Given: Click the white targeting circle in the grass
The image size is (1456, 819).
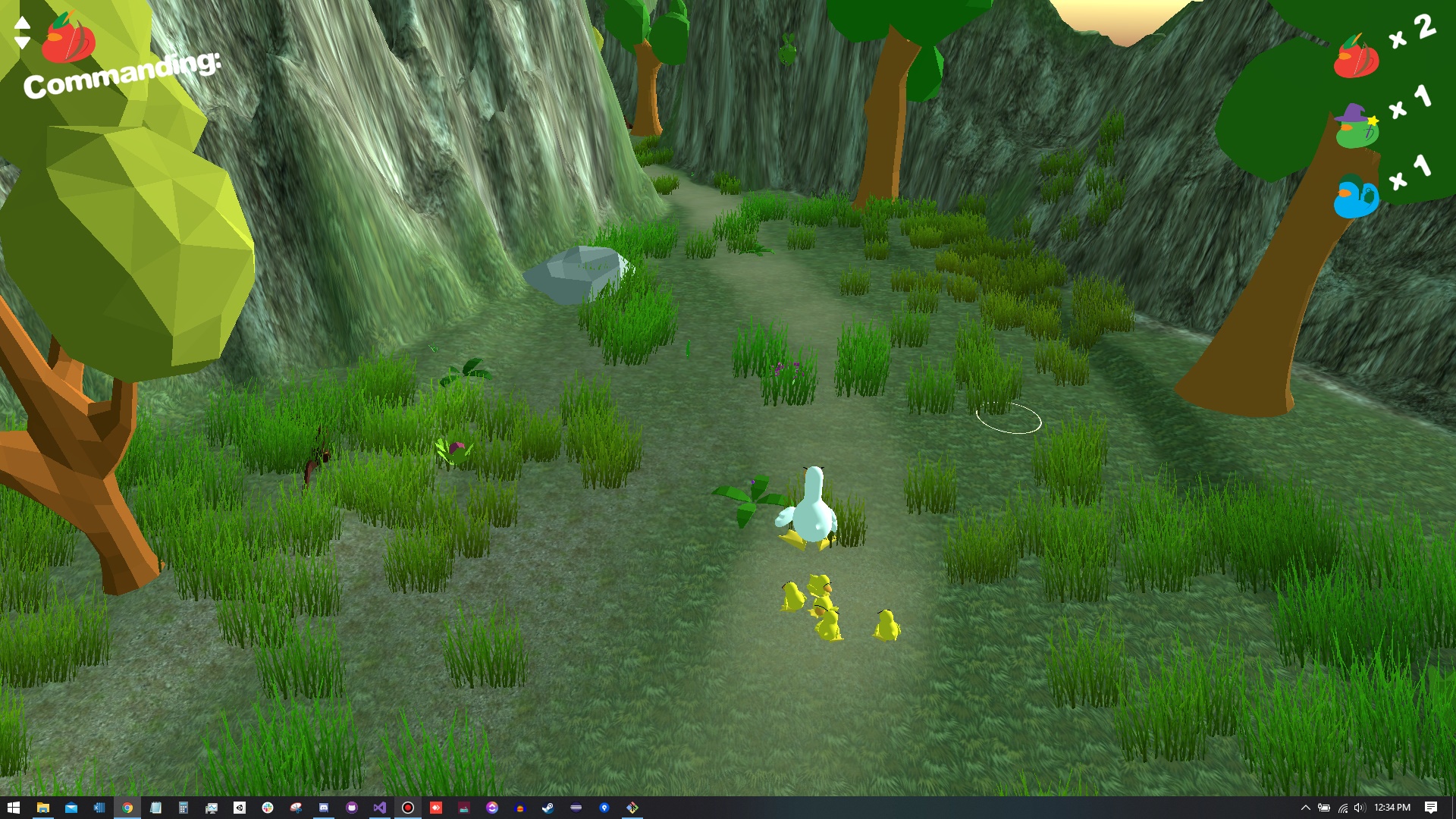Looking at the screenshot, I should click(1009, 419).
